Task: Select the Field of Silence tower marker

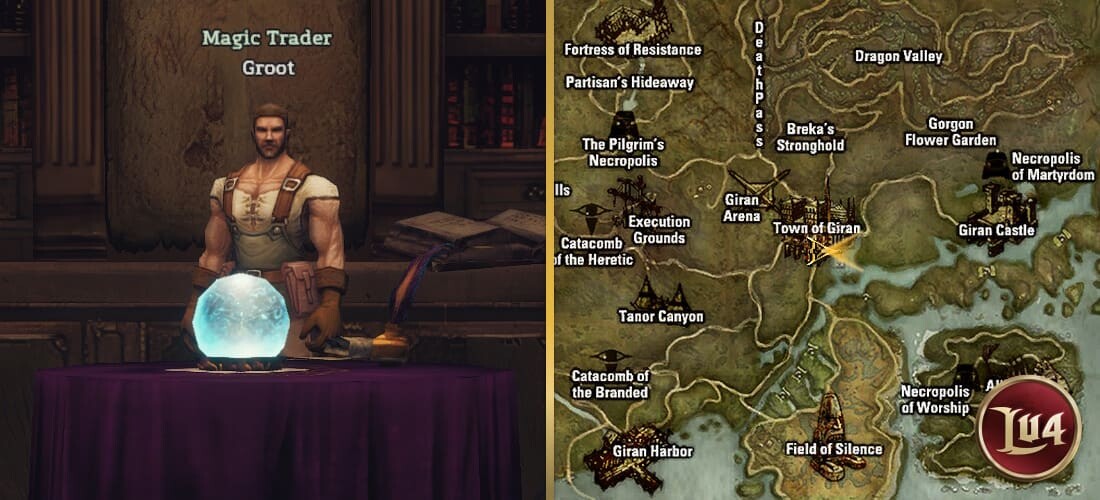Action: tap(832, 415)
